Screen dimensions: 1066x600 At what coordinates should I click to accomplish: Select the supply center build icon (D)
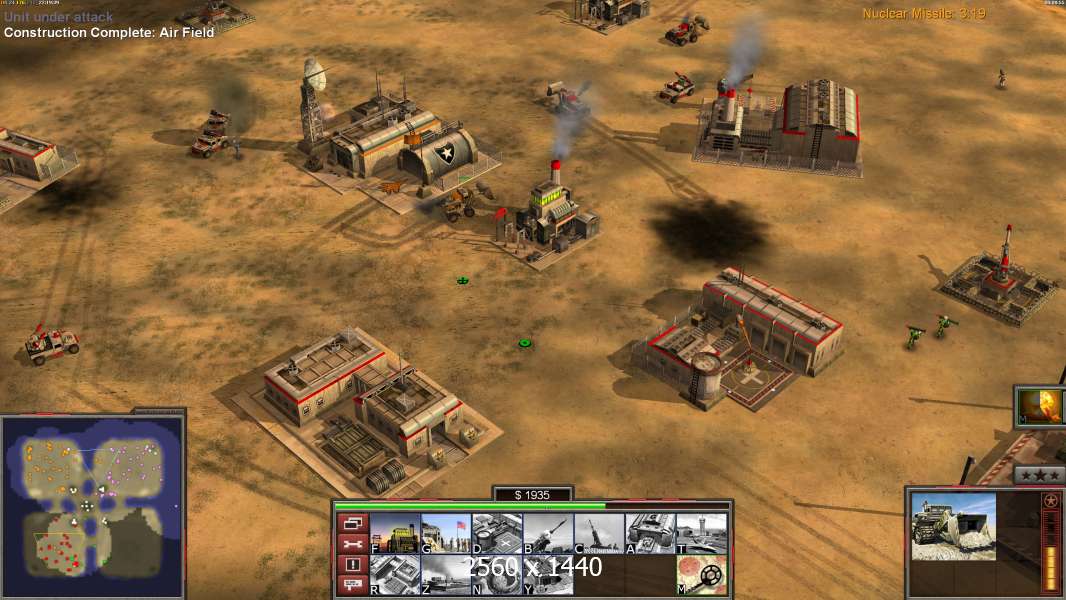pos(497,533)
